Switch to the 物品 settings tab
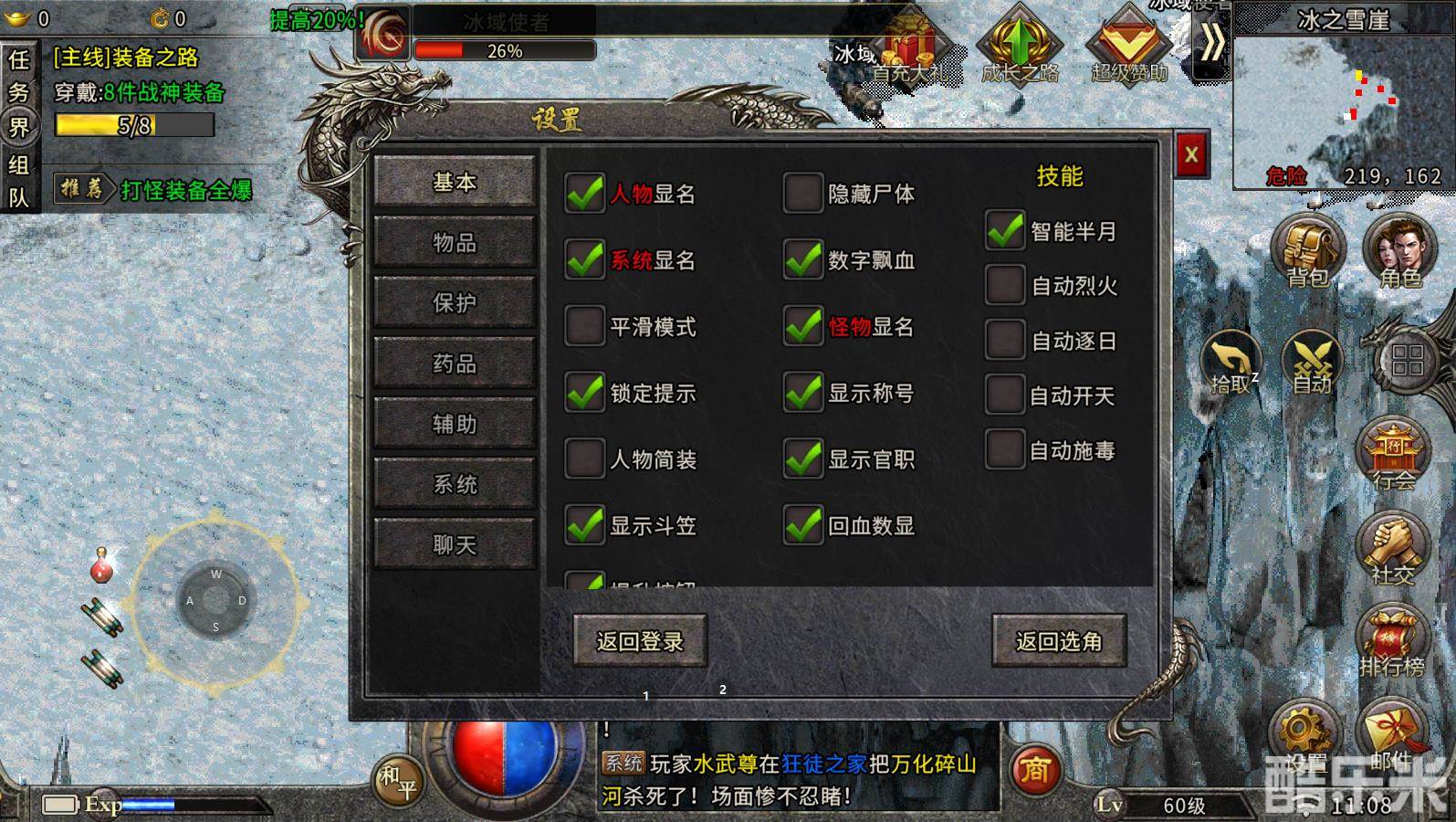 click(454, 243)
